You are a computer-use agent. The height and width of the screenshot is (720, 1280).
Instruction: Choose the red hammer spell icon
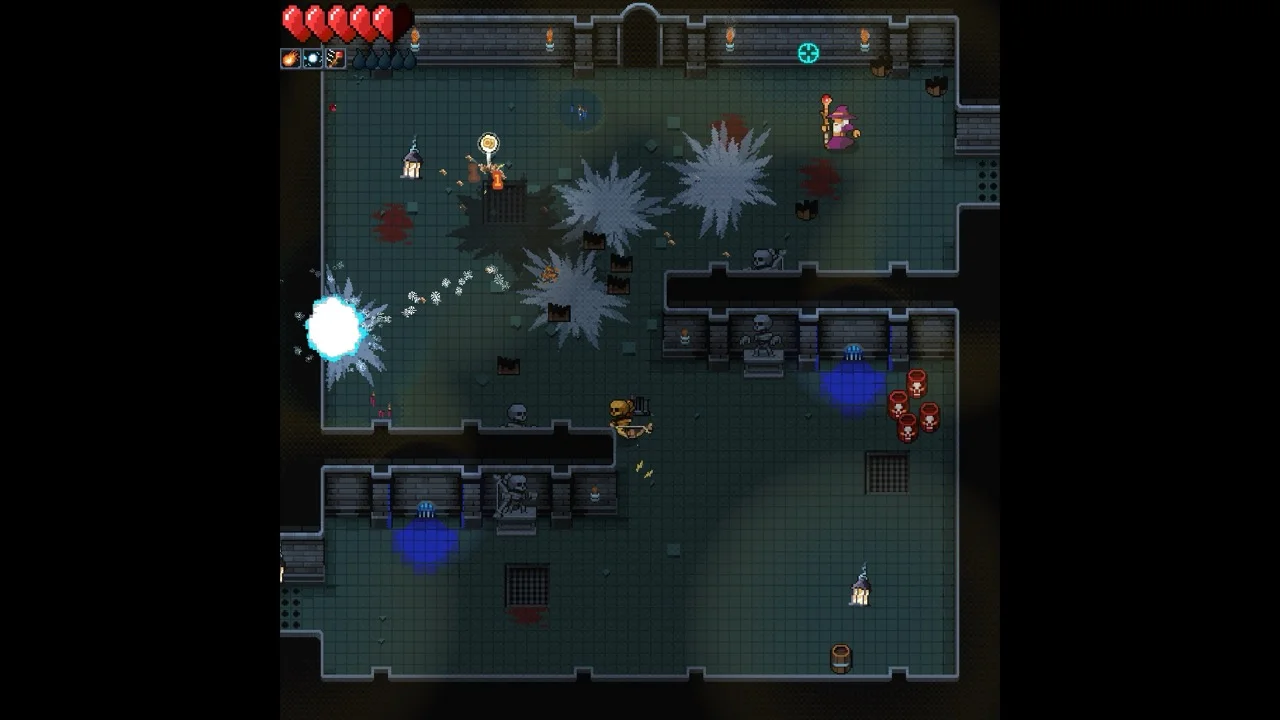335,59
